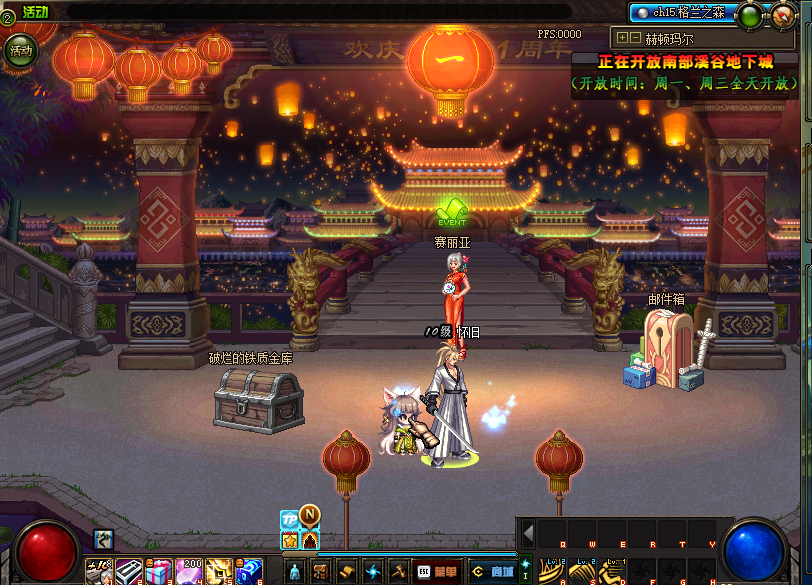812x585 pixels.
Task: Click the orange N notification badge
Action: coord(310,517)
